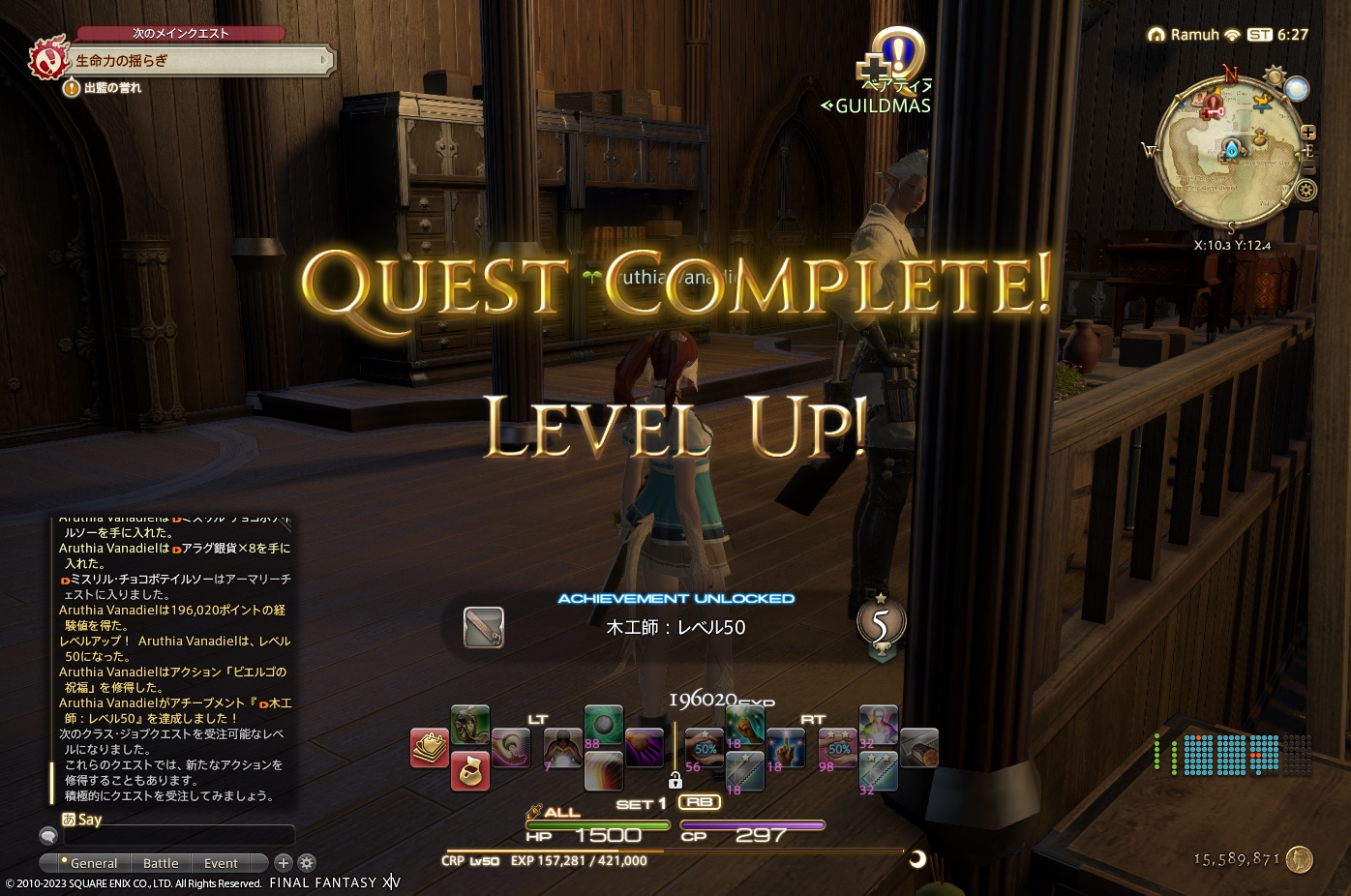Click the crescent moon toggle near the EXP bar

click(916, 859)
